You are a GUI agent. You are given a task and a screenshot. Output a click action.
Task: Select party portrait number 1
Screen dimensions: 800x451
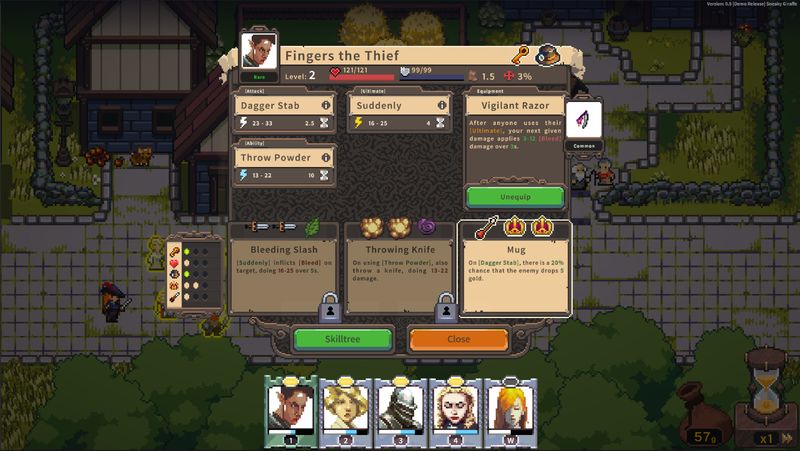(x=290, y=408)
